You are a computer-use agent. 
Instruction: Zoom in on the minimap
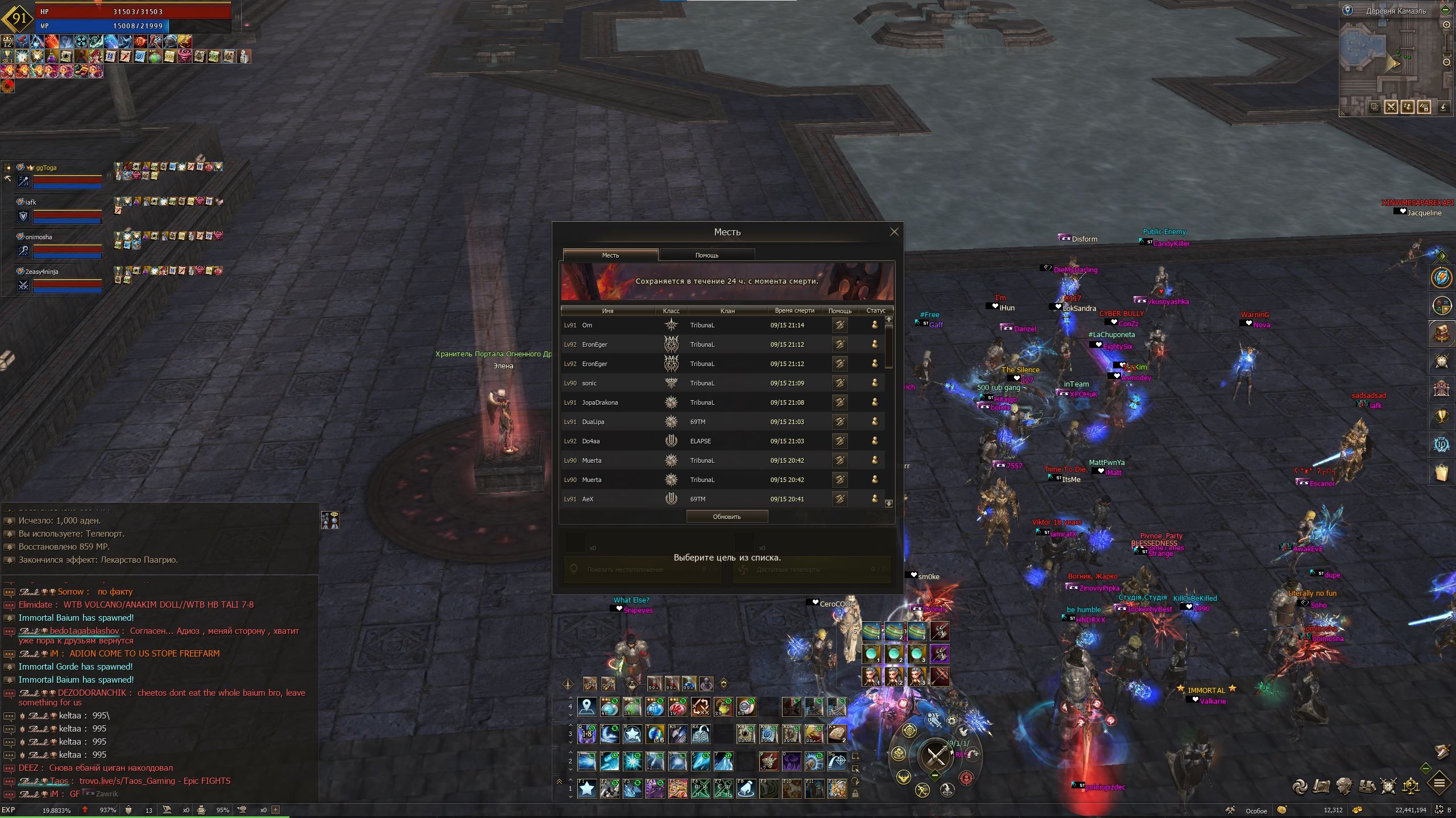click(1446, 25)
